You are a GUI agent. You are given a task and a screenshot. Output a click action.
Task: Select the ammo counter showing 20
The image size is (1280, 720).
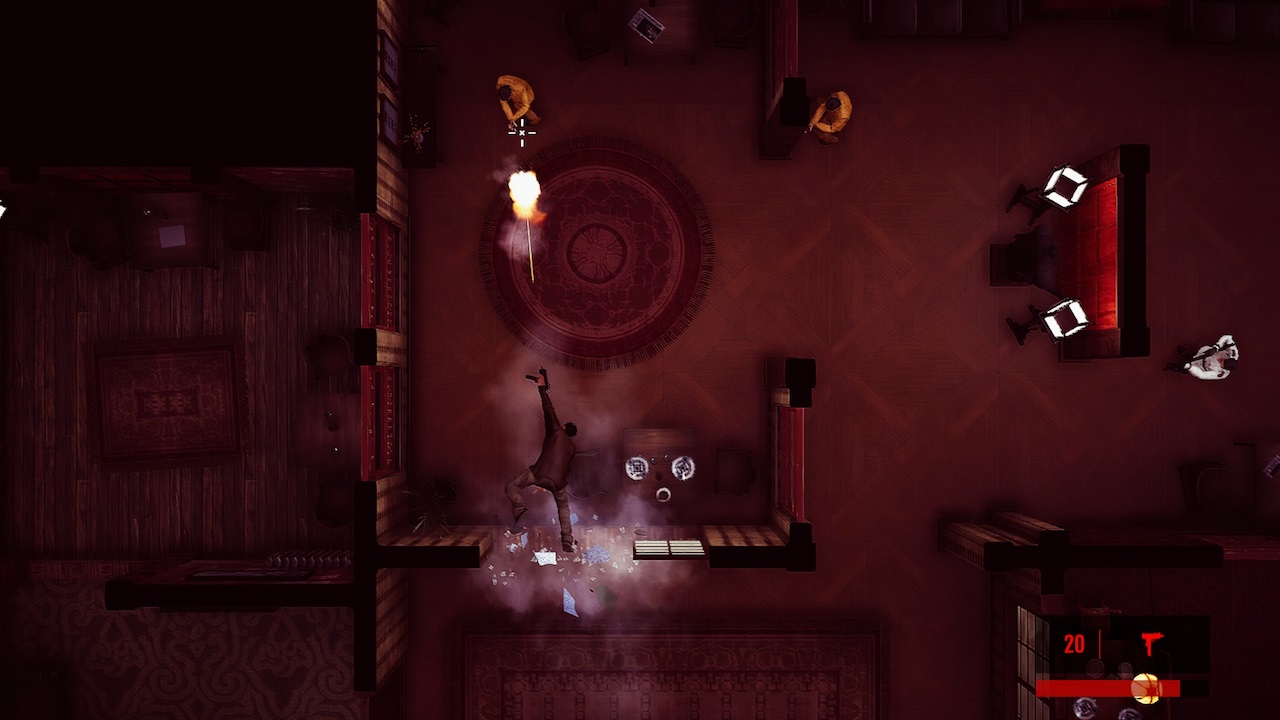[1072, 645]
